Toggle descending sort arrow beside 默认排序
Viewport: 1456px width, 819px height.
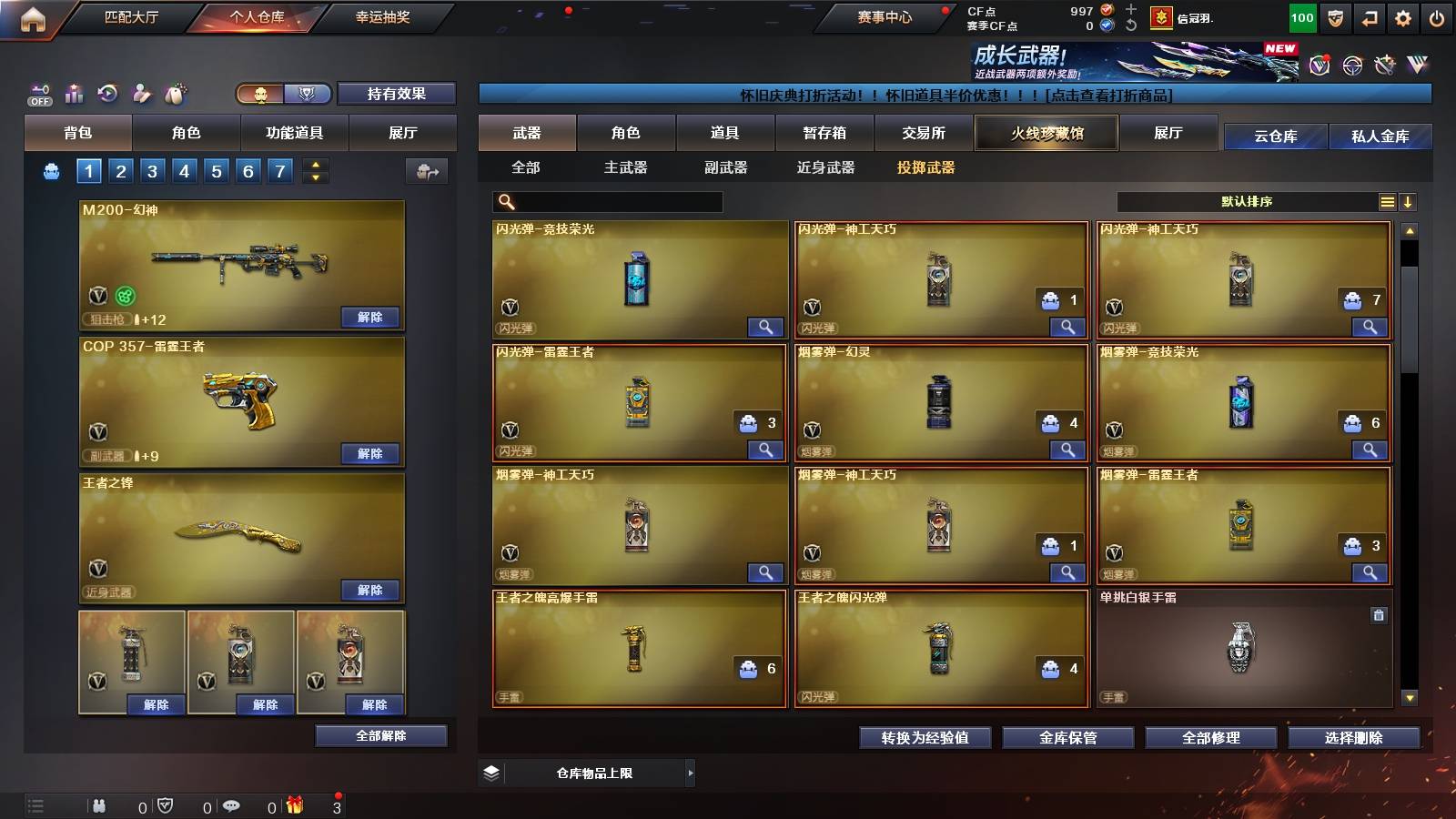[1409, 202]
